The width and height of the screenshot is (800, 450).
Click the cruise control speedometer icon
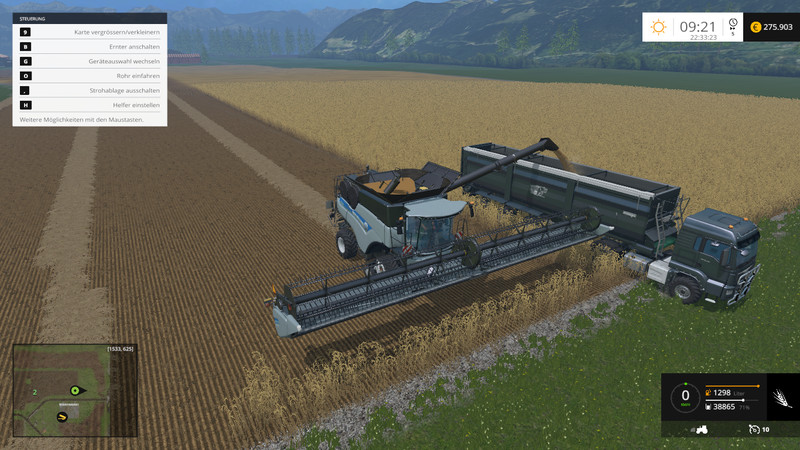point(756,429)
